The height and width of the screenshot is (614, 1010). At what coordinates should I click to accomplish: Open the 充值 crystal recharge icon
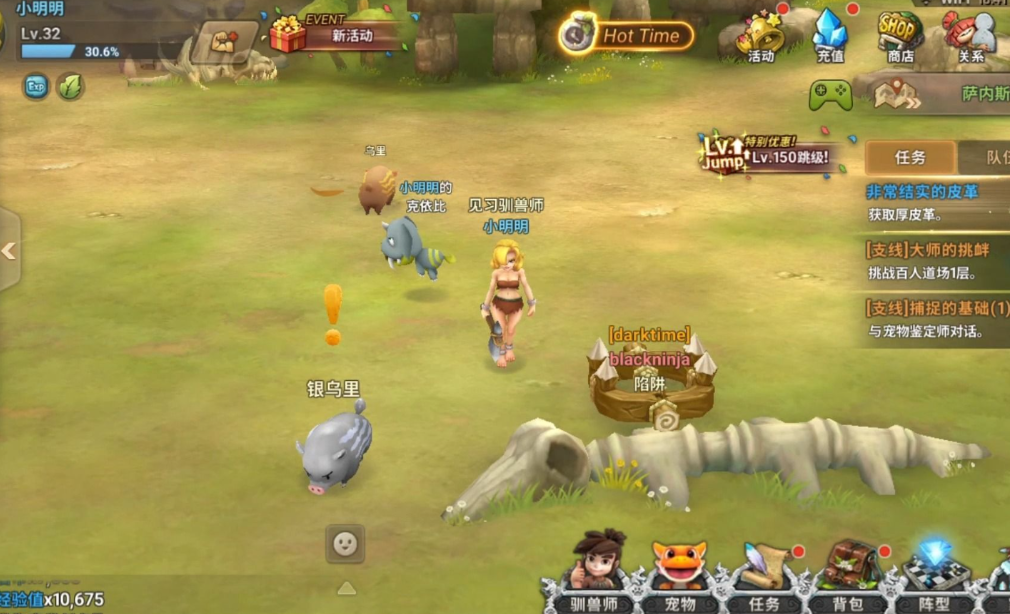point(830,37)
